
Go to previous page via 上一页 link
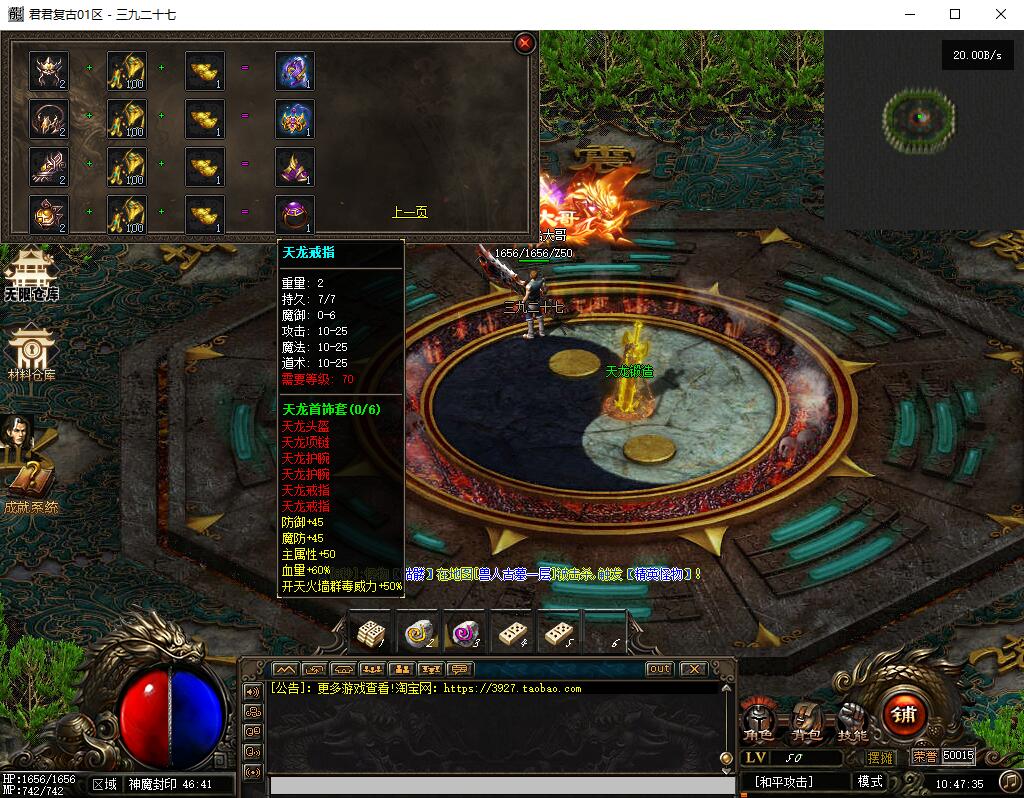coord(409,212)
